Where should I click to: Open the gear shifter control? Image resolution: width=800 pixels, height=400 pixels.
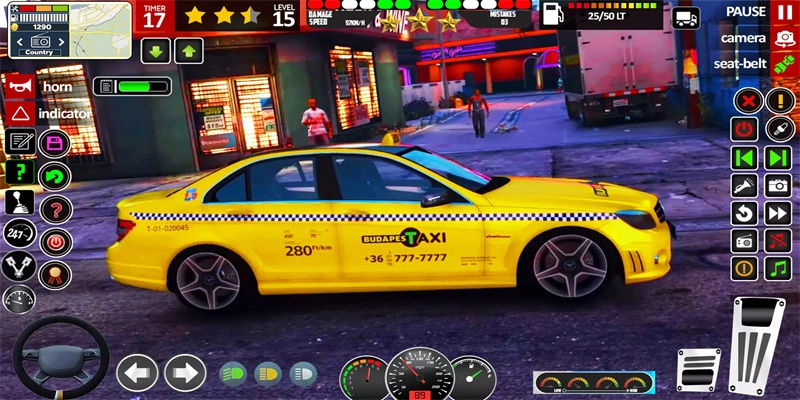(x=18, y=202)
